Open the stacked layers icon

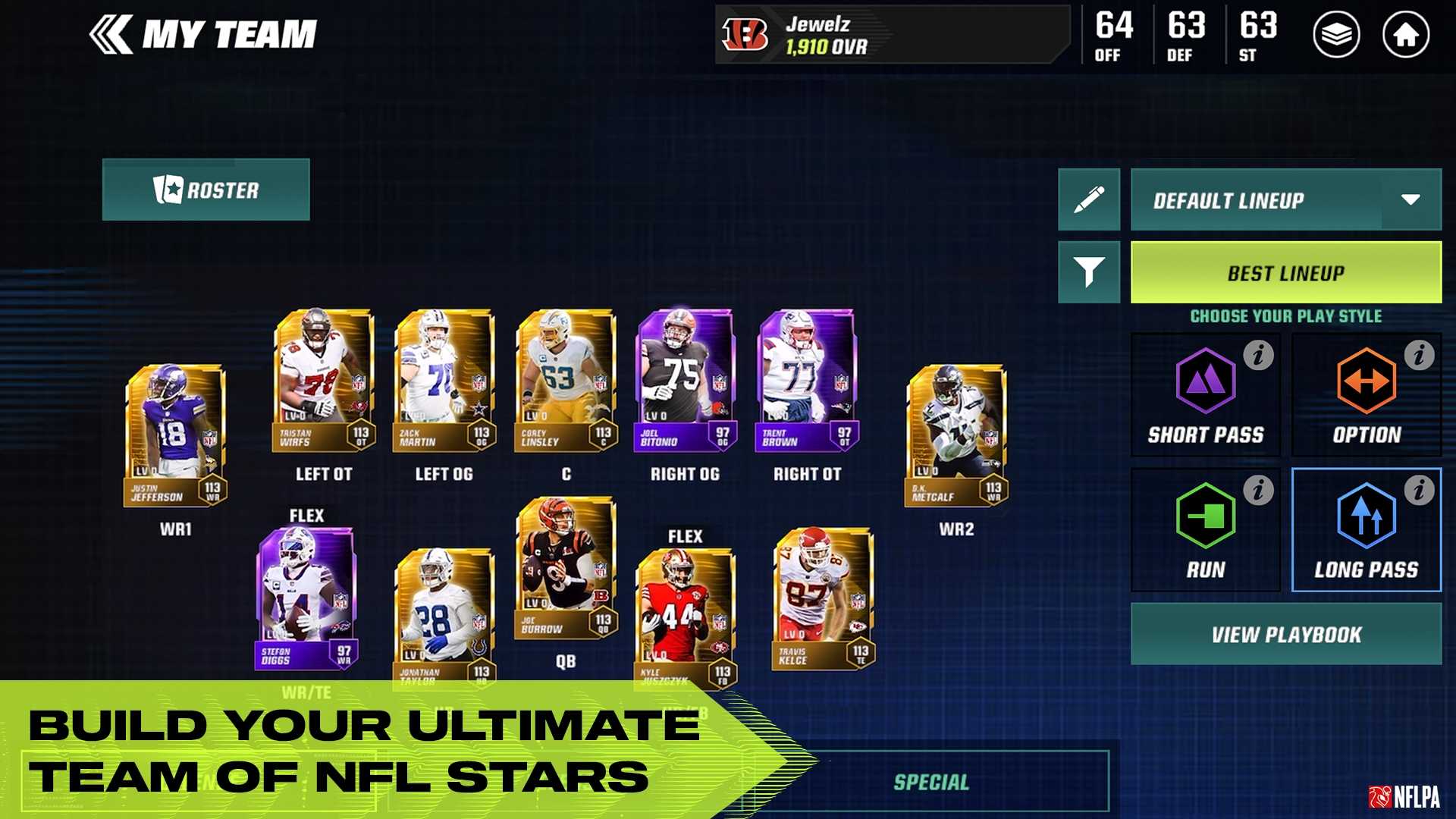[x=1335, y=35]
